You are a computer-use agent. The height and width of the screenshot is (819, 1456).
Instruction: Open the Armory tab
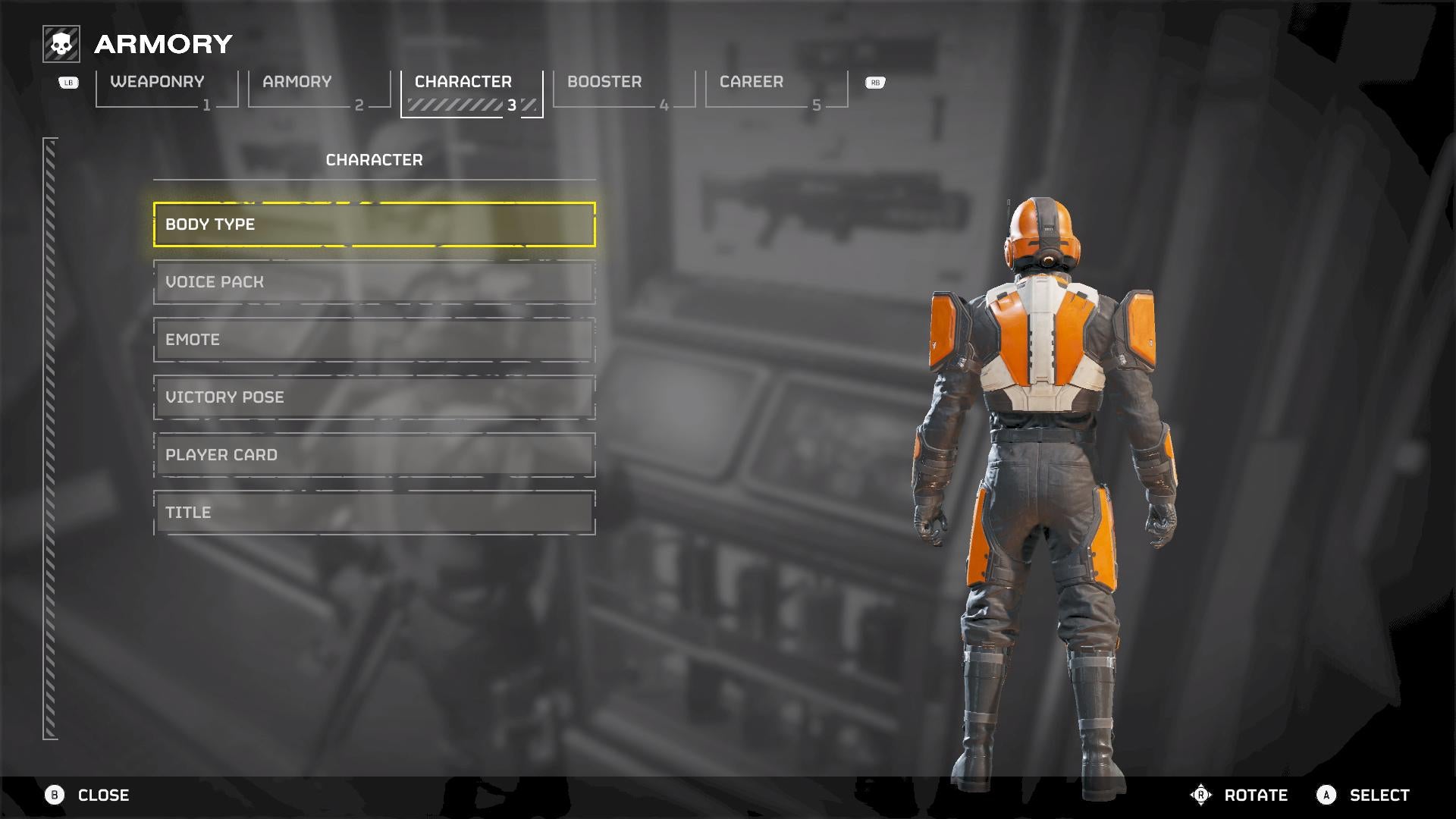(x=318, y=89)
